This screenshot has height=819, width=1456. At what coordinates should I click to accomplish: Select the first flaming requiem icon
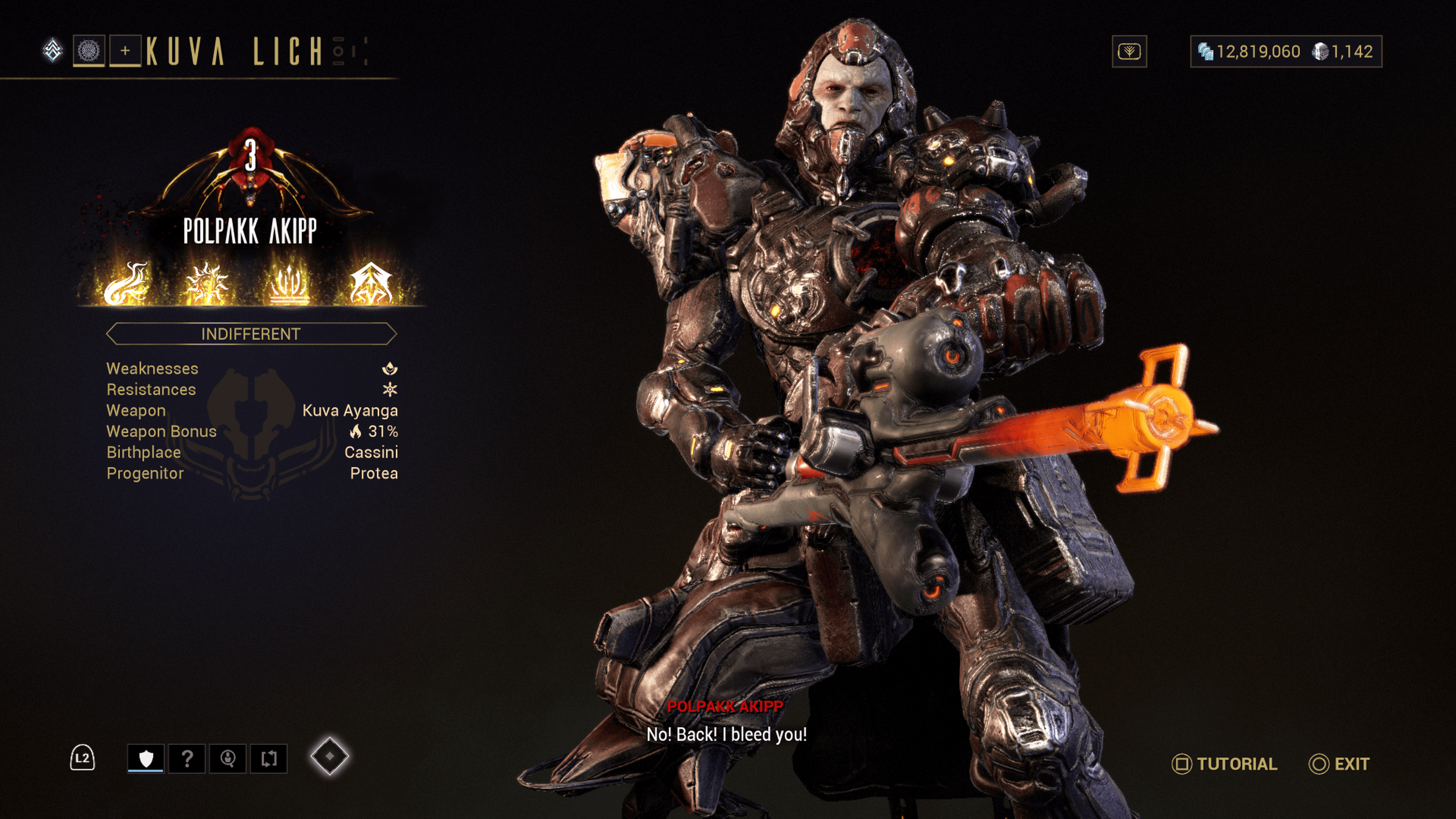126,283
